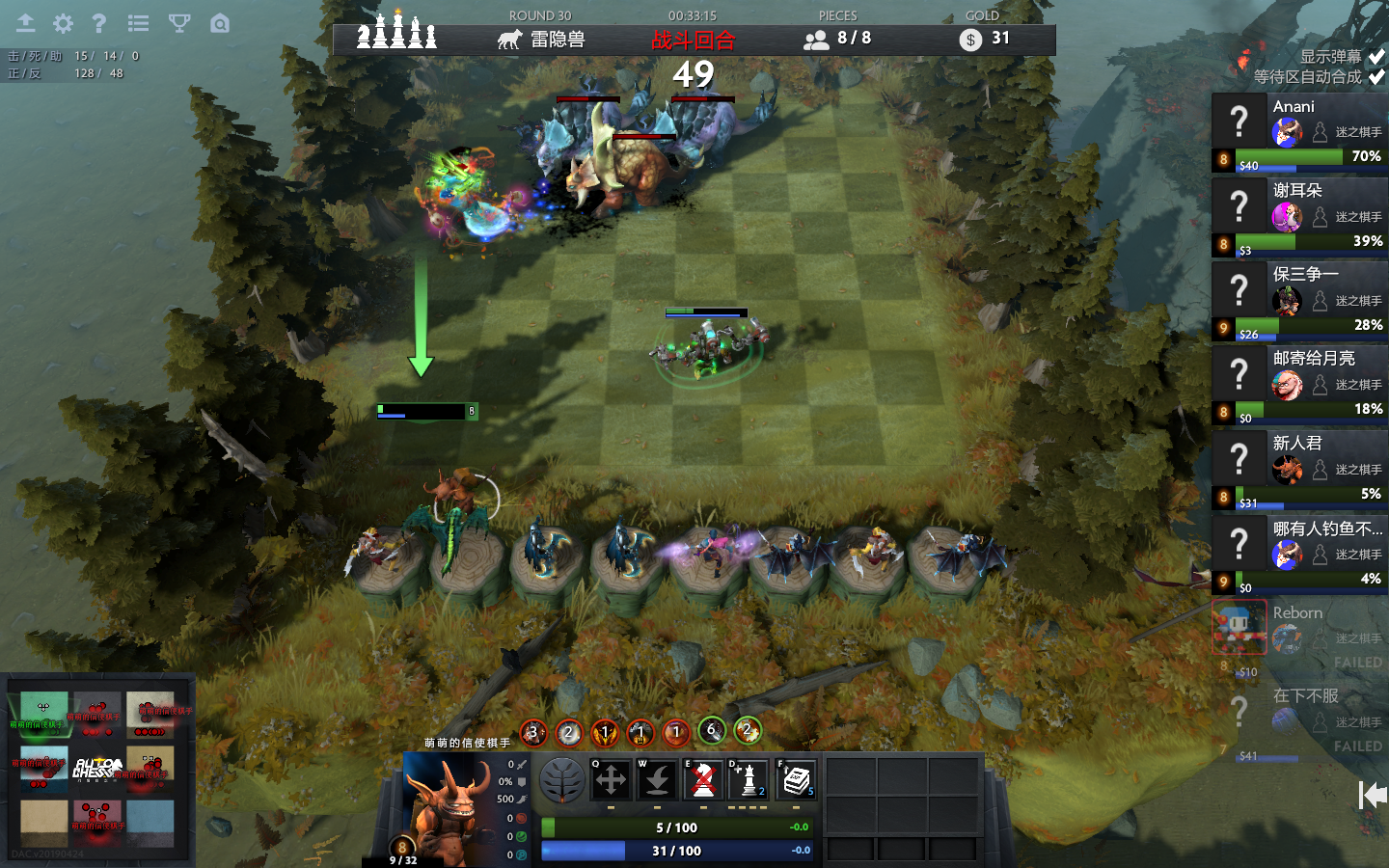1389x868 pixels.
Task: Toggle the 显示弹幕 checkbox
Action: click(1376, 57)
